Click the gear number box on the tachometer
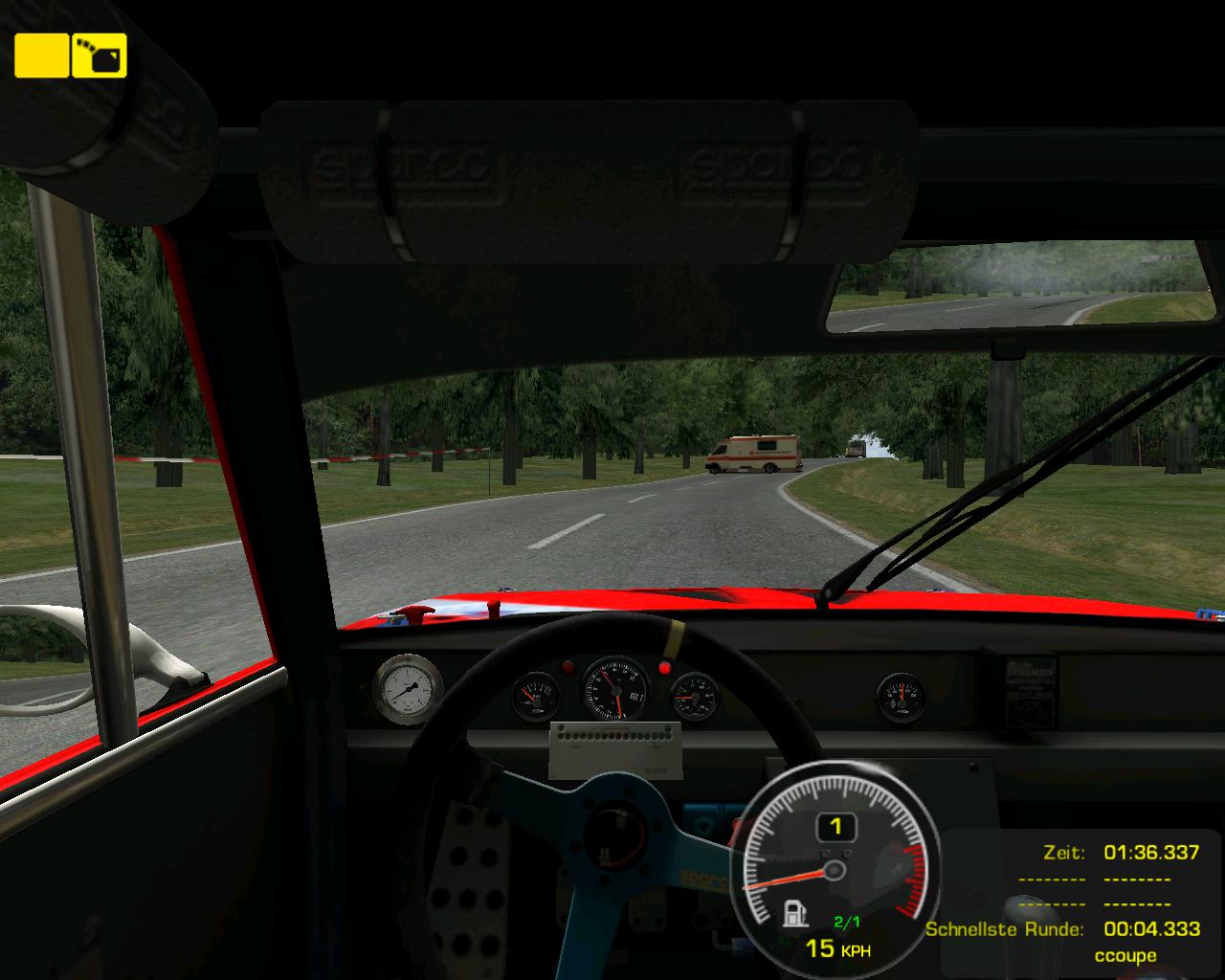The image size is (1225, 980). click(x=835, y=826)
